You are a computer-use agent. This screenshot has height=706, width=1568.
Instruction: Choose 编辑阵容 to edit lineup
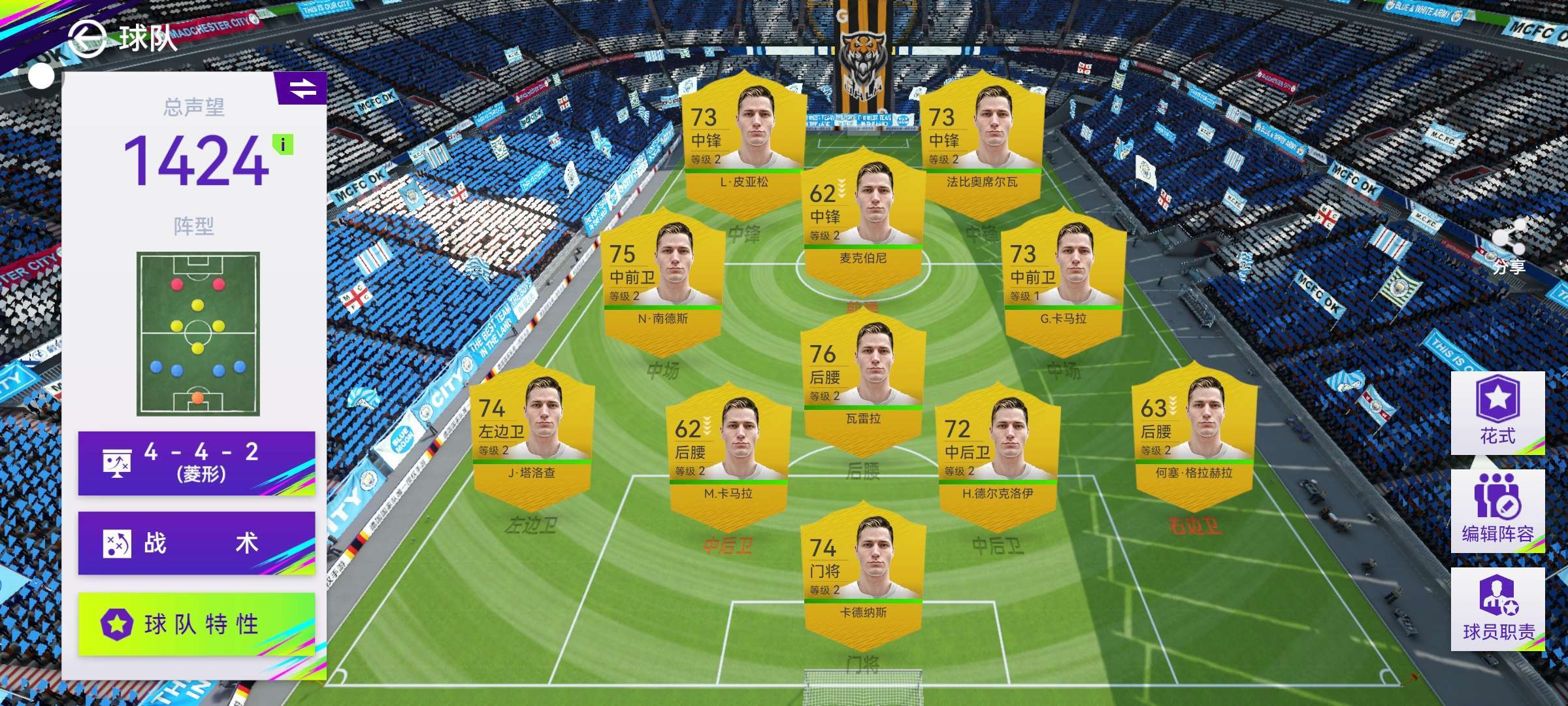[1497, 511]
